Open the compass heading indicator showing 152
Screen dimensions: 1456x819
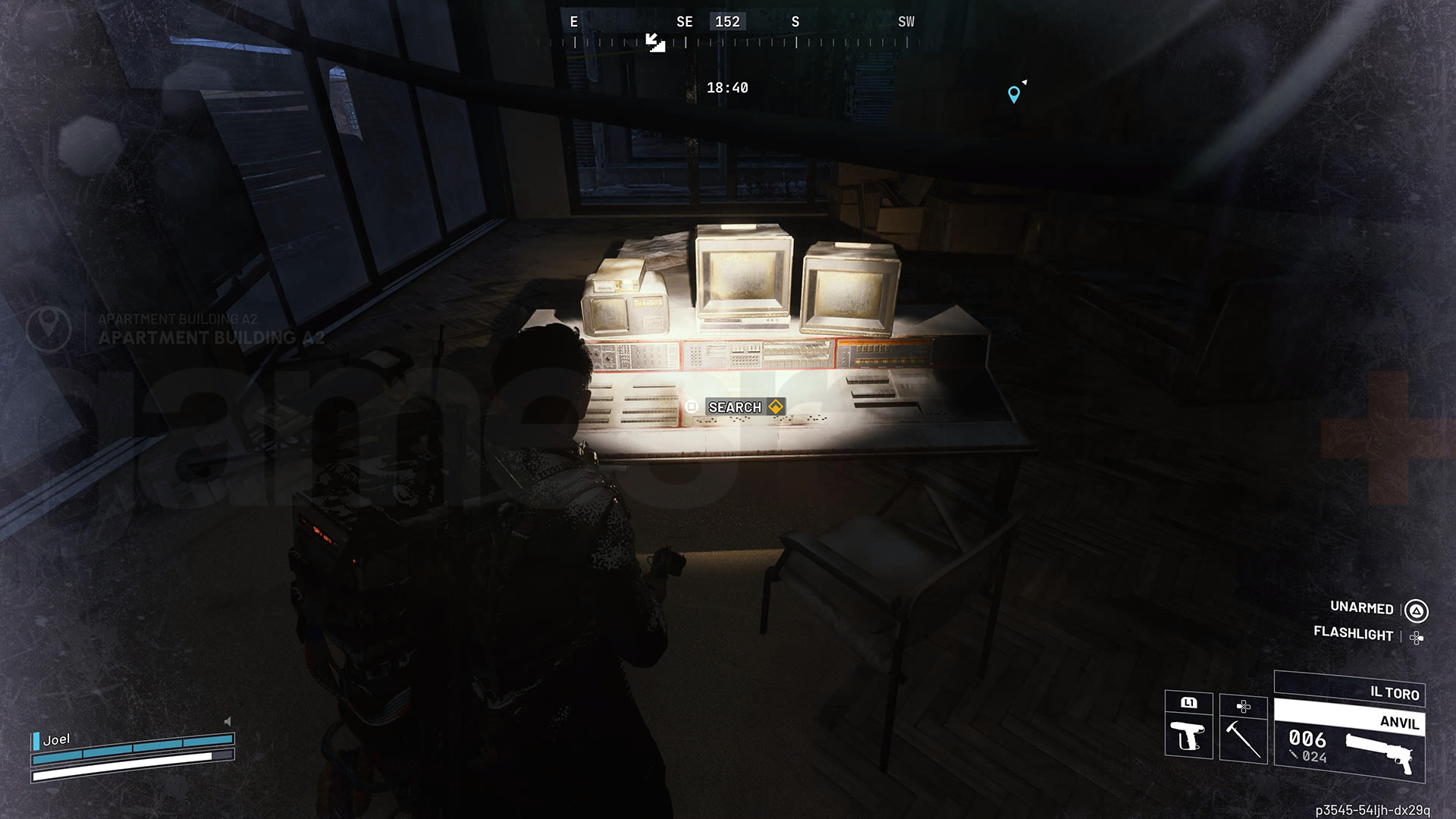coord(726,21)
